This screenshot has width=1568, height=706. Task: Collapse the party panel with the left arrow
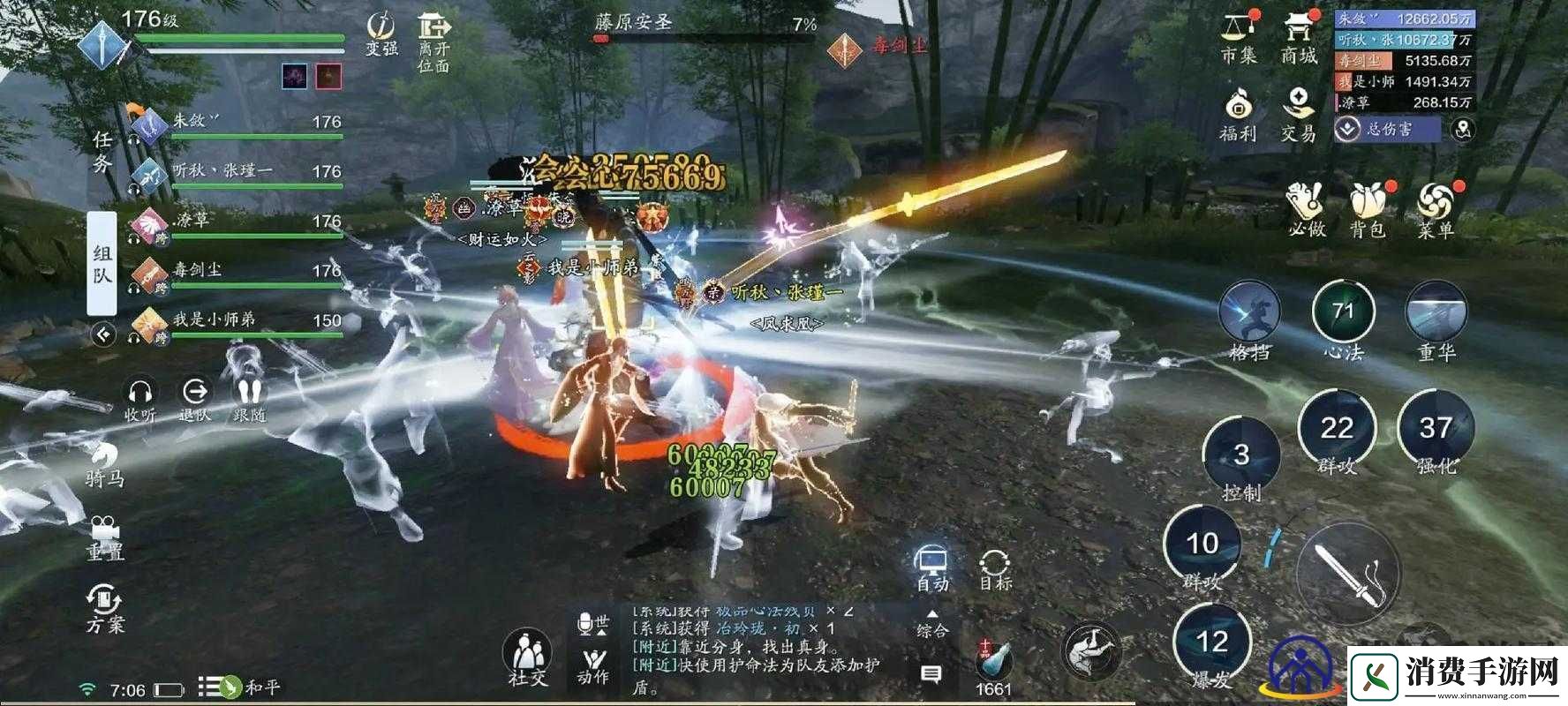click(x=104, y=333)
